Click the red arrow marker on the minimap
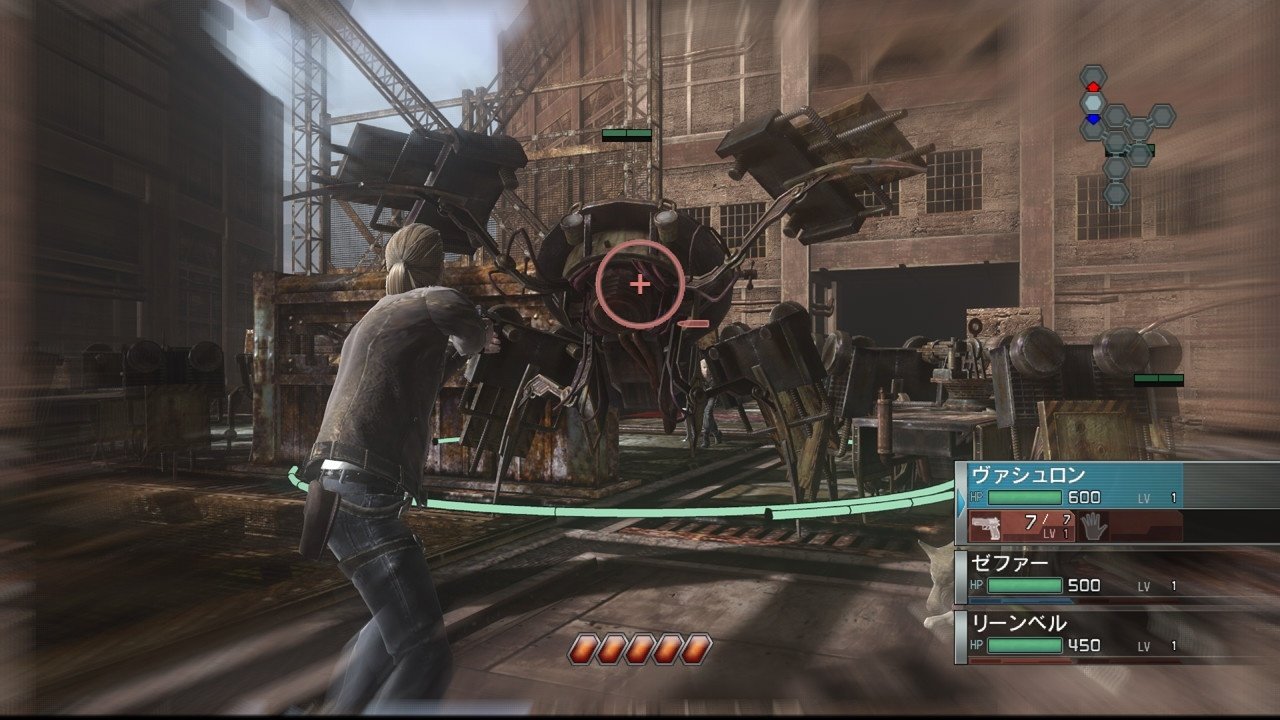Screen dimensions: 1280x720 [1092, 86]
